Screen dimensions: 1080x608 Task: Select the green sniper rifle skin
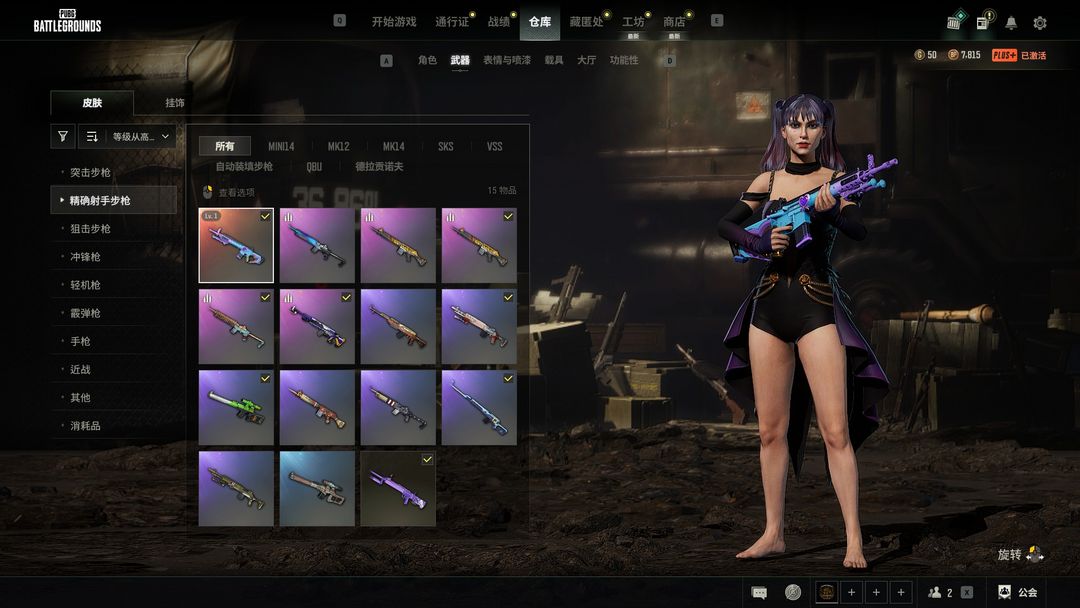[236, 407]
